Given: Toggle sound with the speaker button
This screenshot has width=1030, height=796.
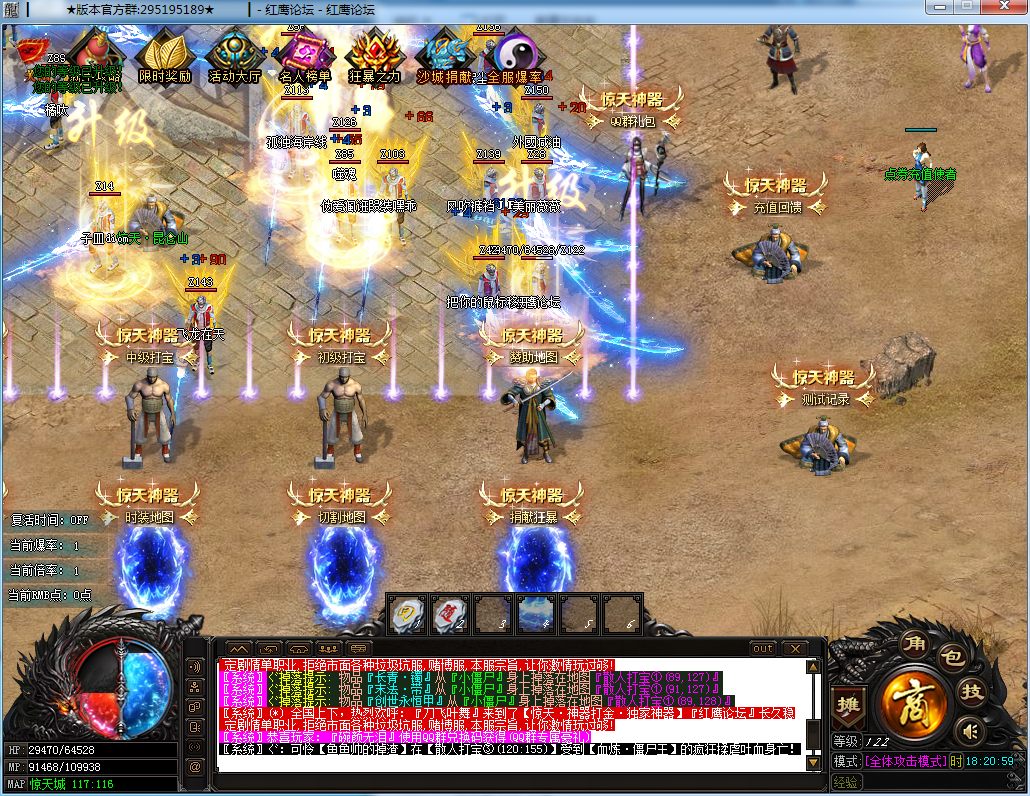Looking at the screenshot, I should [x=968, y=731].
